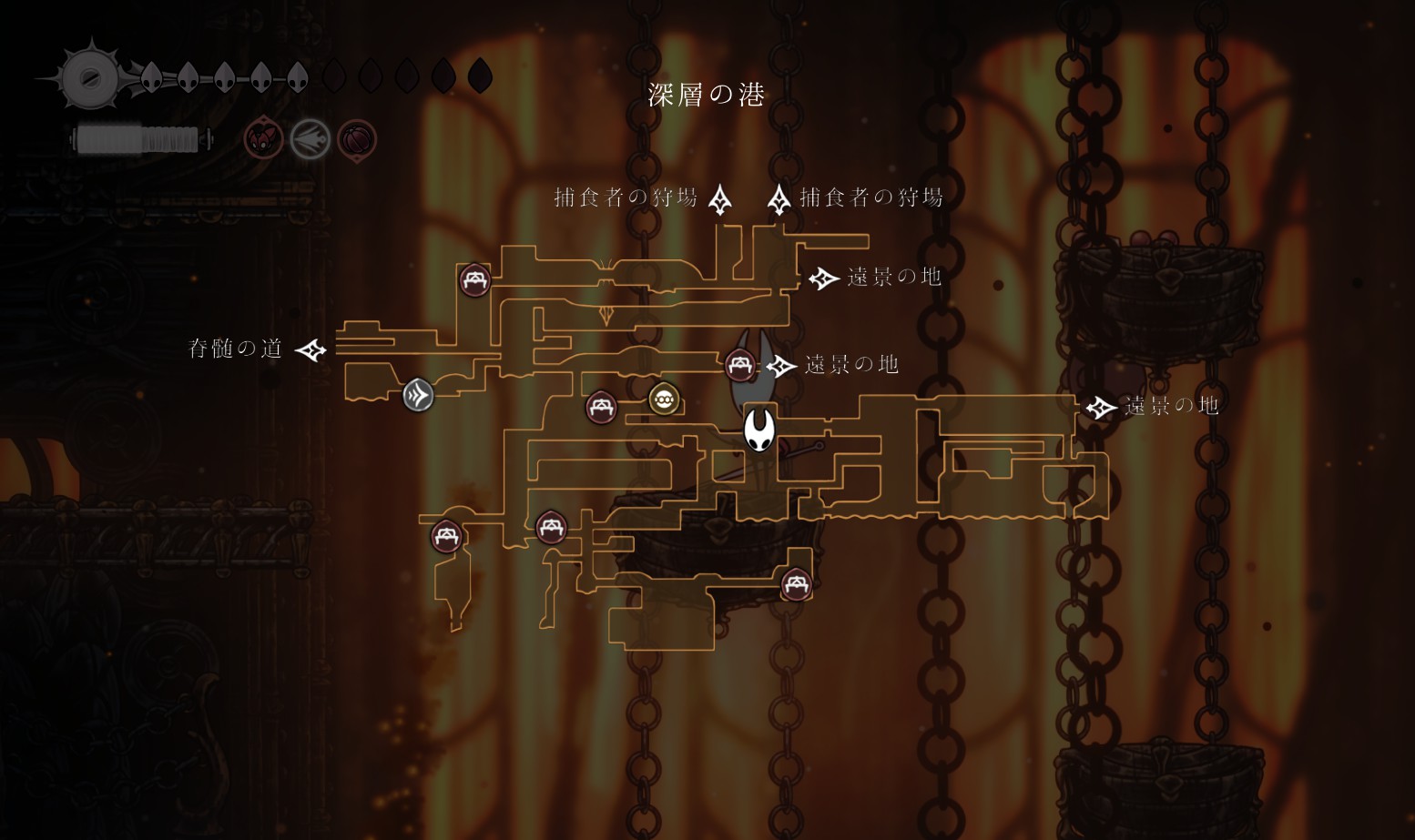Select the red horned creature tool icon

263,140
